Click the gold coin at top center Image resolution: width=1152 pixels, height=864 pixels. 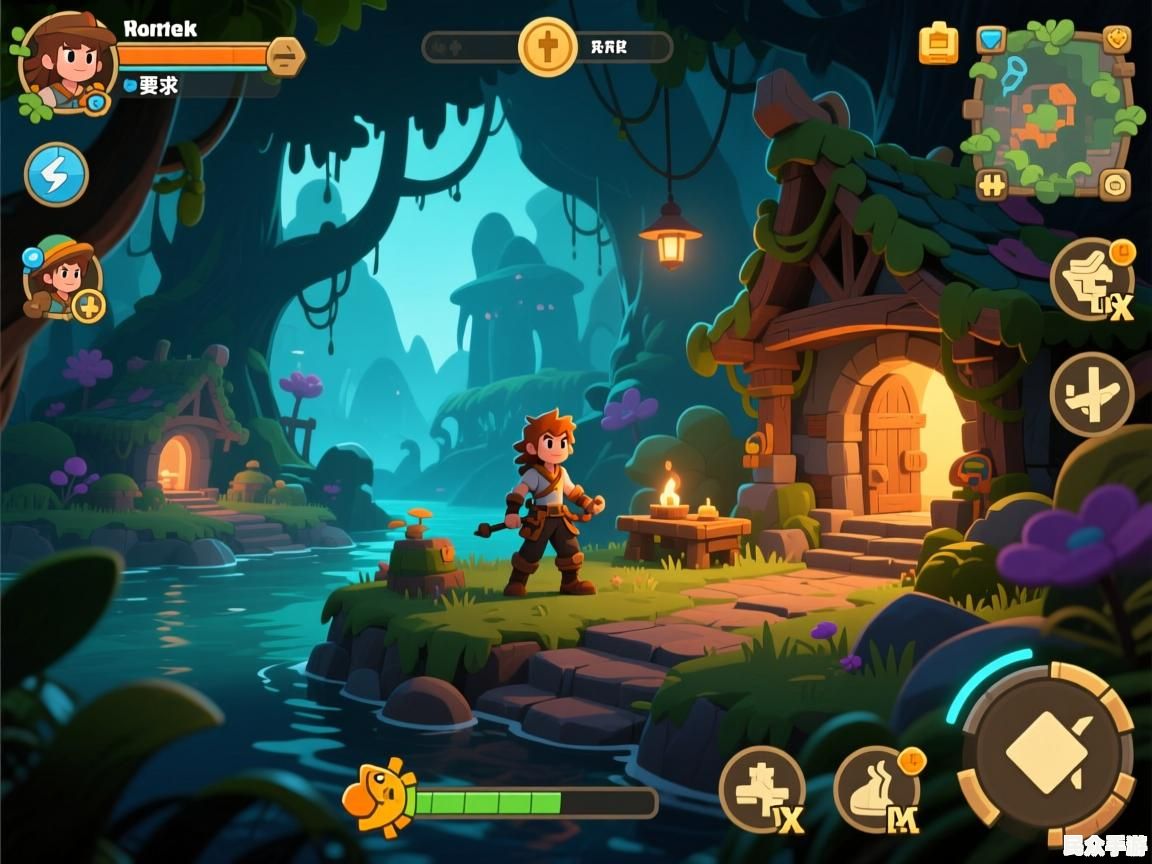[547, 46]
